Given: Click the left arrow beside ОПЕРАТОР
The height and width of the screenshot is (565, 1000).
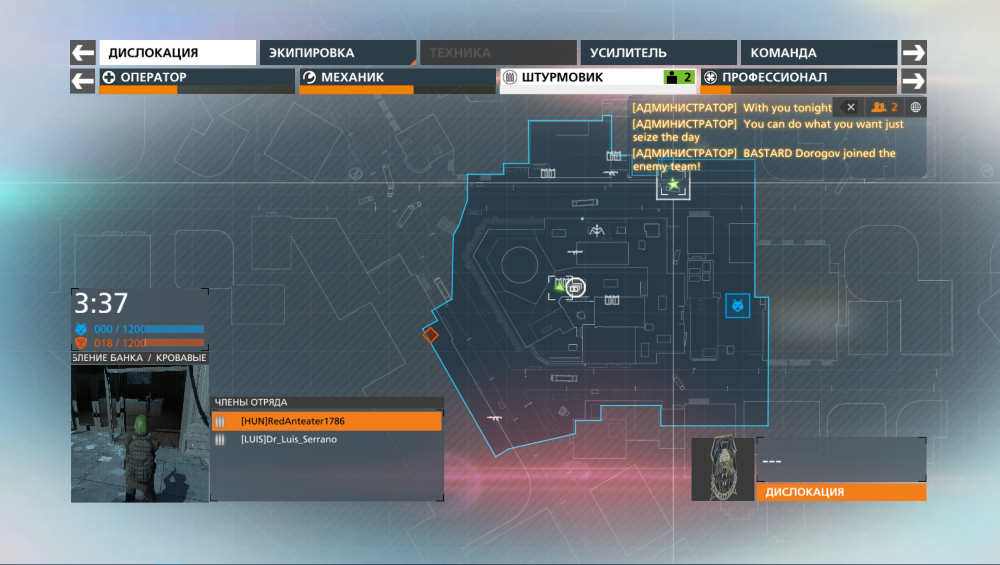Looking at the screenshot, I should pyautogui.click(x=83, y=78).
